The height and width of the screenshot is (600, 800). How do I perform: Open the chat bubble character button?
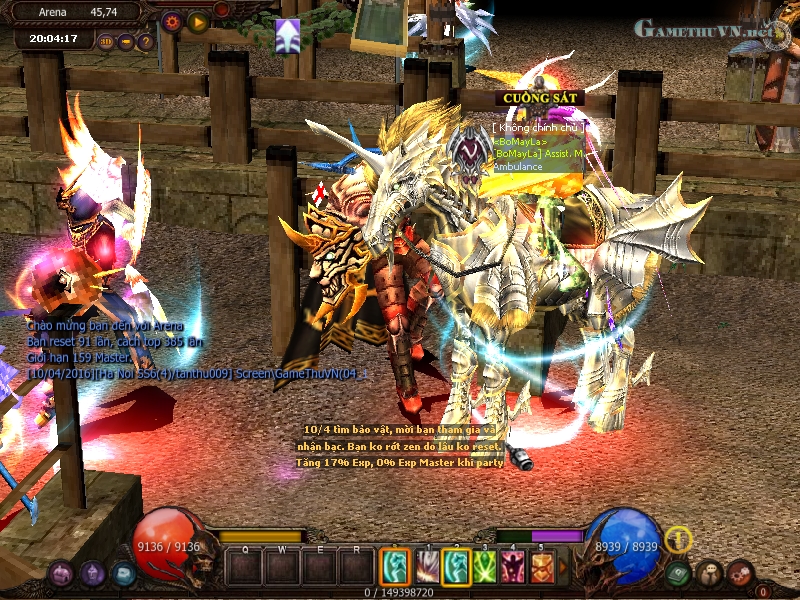coord(711,573)
